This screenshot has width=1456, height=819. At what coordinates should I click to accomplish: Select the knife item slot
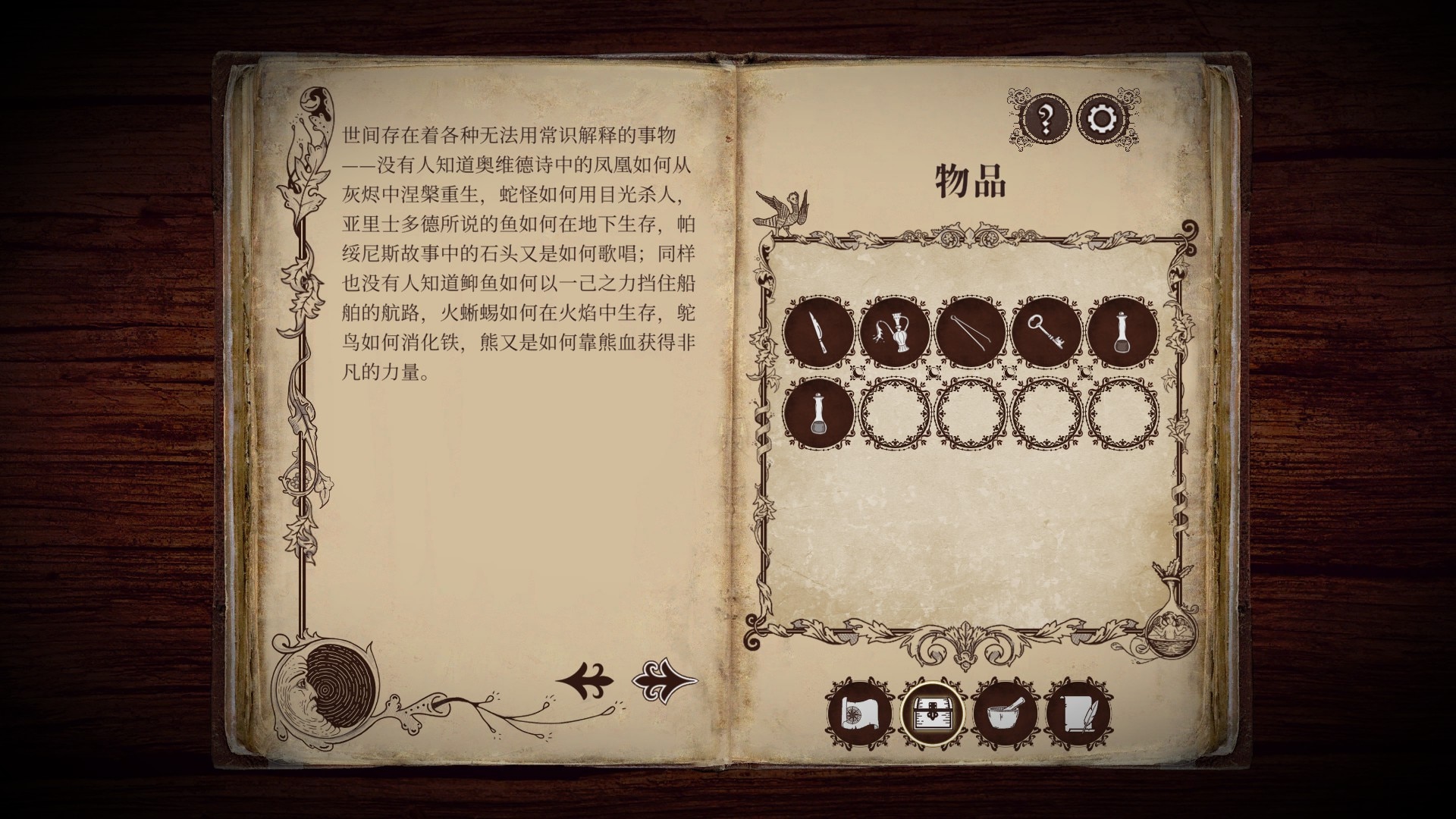tap(819, 332)
